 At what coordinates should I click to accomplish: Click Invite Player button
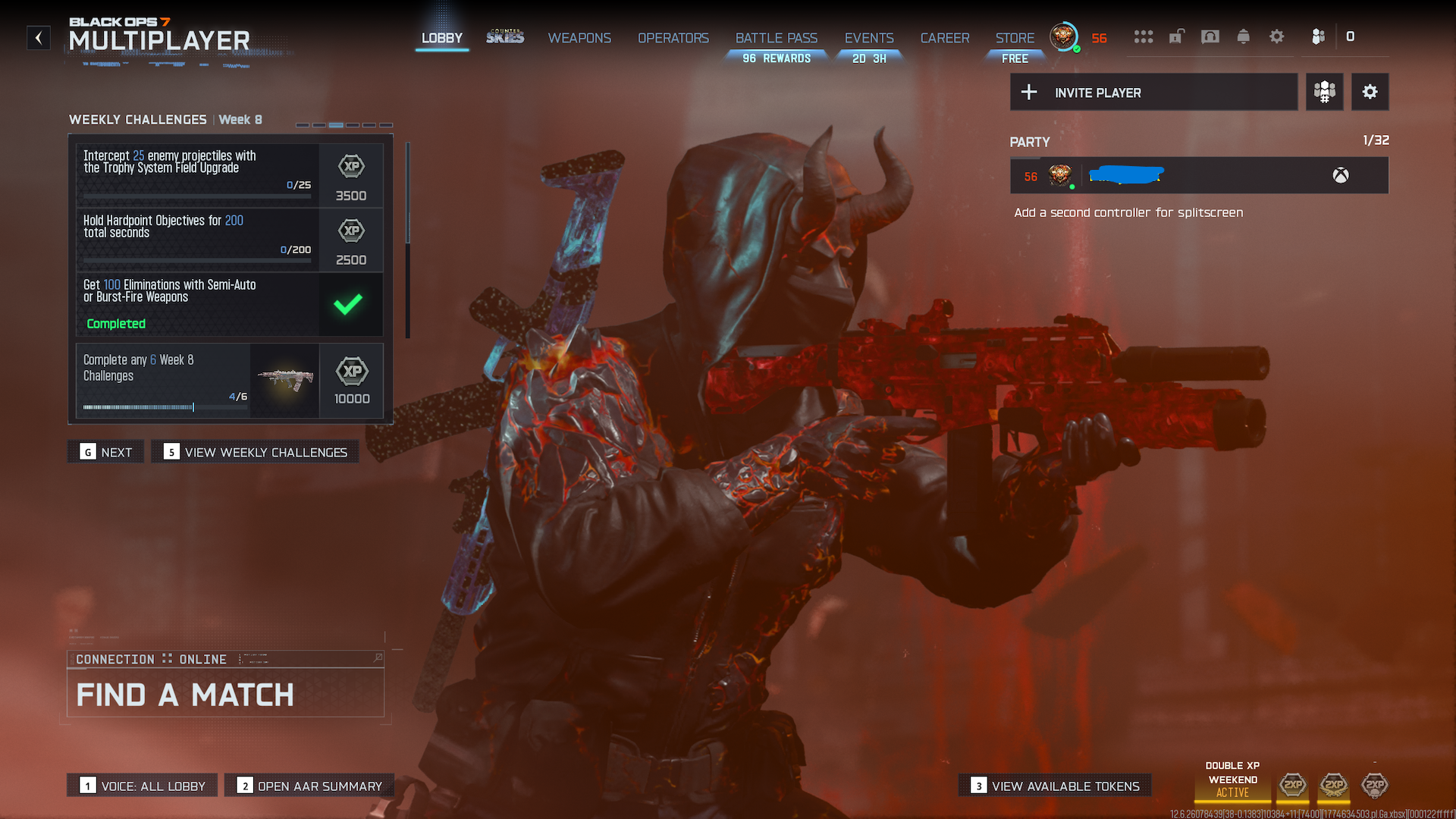(x=1153, y=93)
